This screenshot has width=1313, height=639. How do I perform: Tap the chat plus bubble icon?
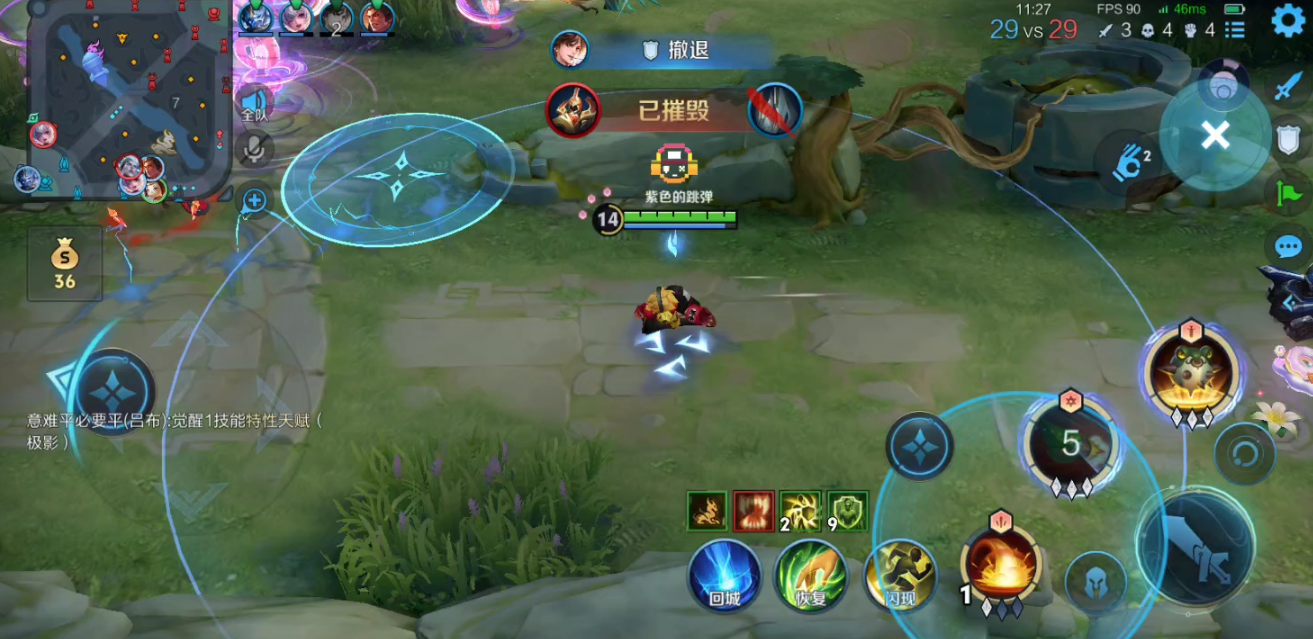coord(254,201)
